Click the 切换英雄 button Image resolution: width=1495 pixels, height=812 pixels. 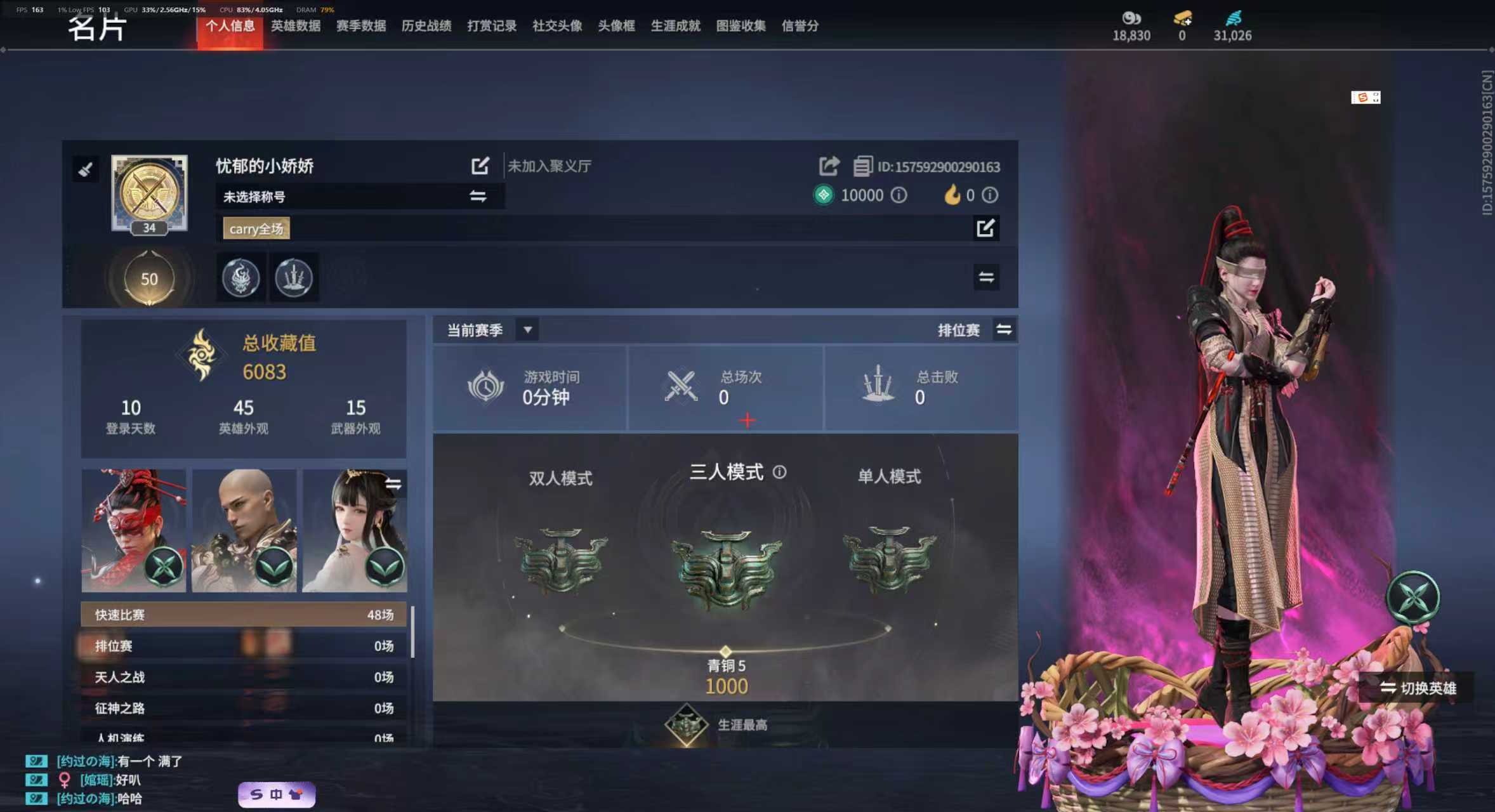(x=1418, y=688)
